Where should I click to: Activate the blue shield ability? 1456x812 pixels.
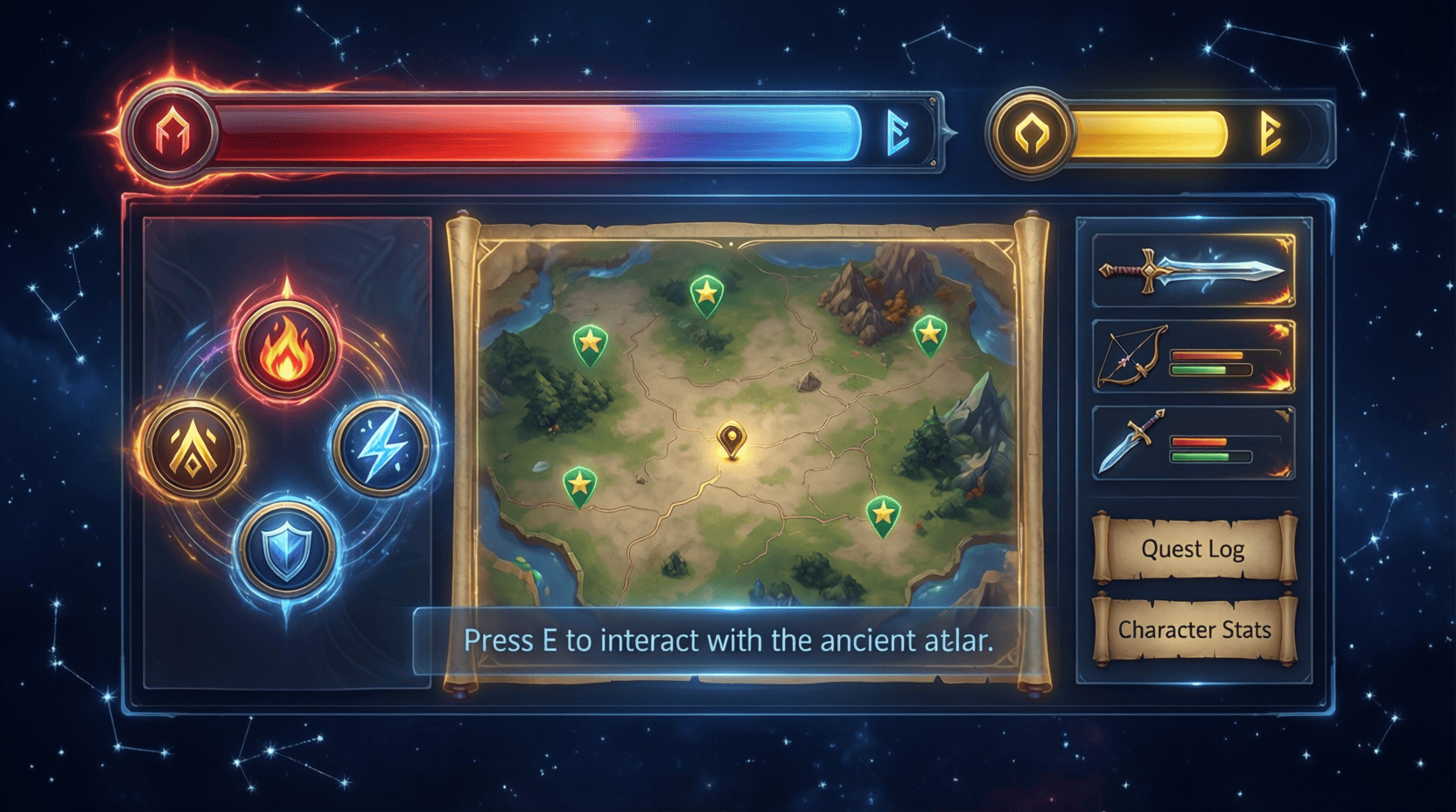(285, 549)
